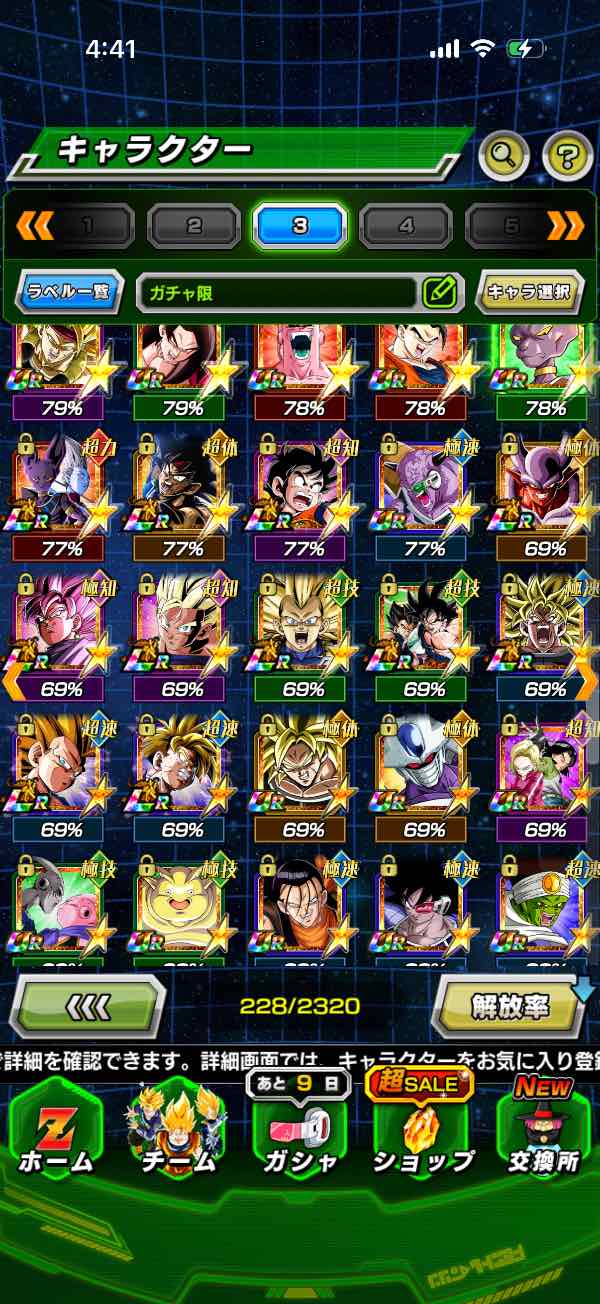Viewport: 600px width, 1304px height.
Task: Toggle the 解放率 sort button
Action: [x=509, y=1007]
